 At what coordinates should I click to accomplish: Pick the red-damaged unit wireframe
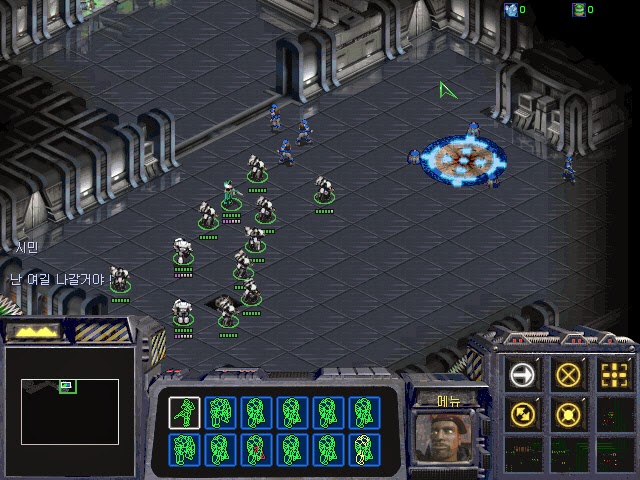coord(256,448)
